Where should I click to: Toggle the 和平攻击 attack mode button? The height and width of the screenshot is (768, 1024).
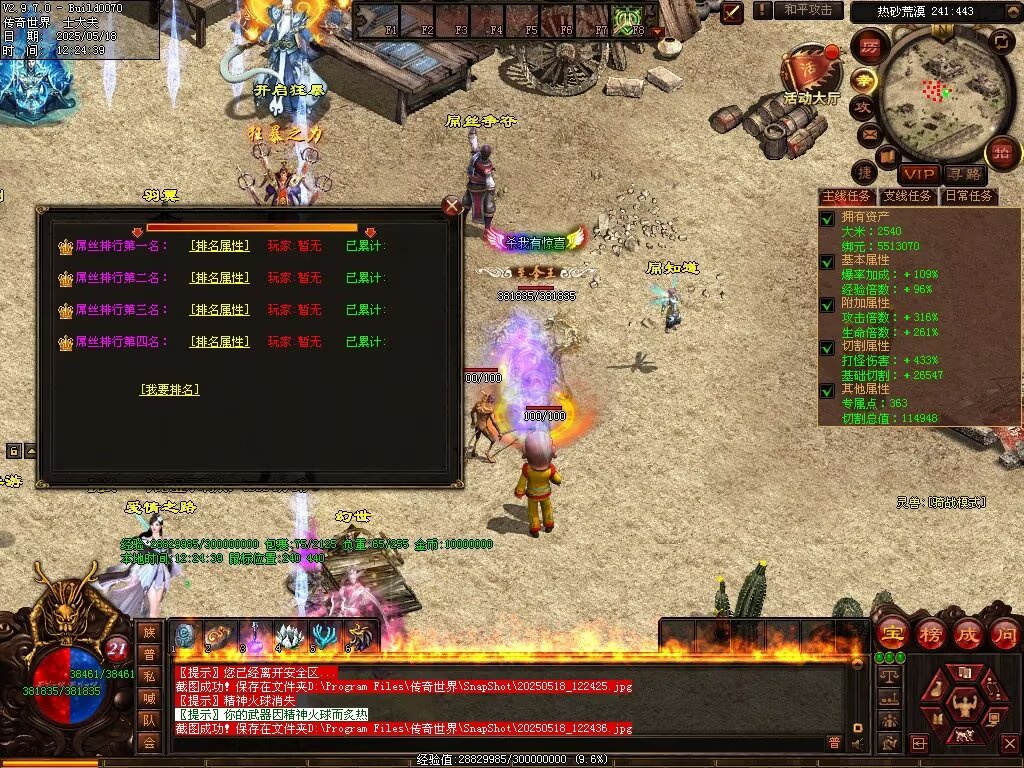tap(808, 10)
